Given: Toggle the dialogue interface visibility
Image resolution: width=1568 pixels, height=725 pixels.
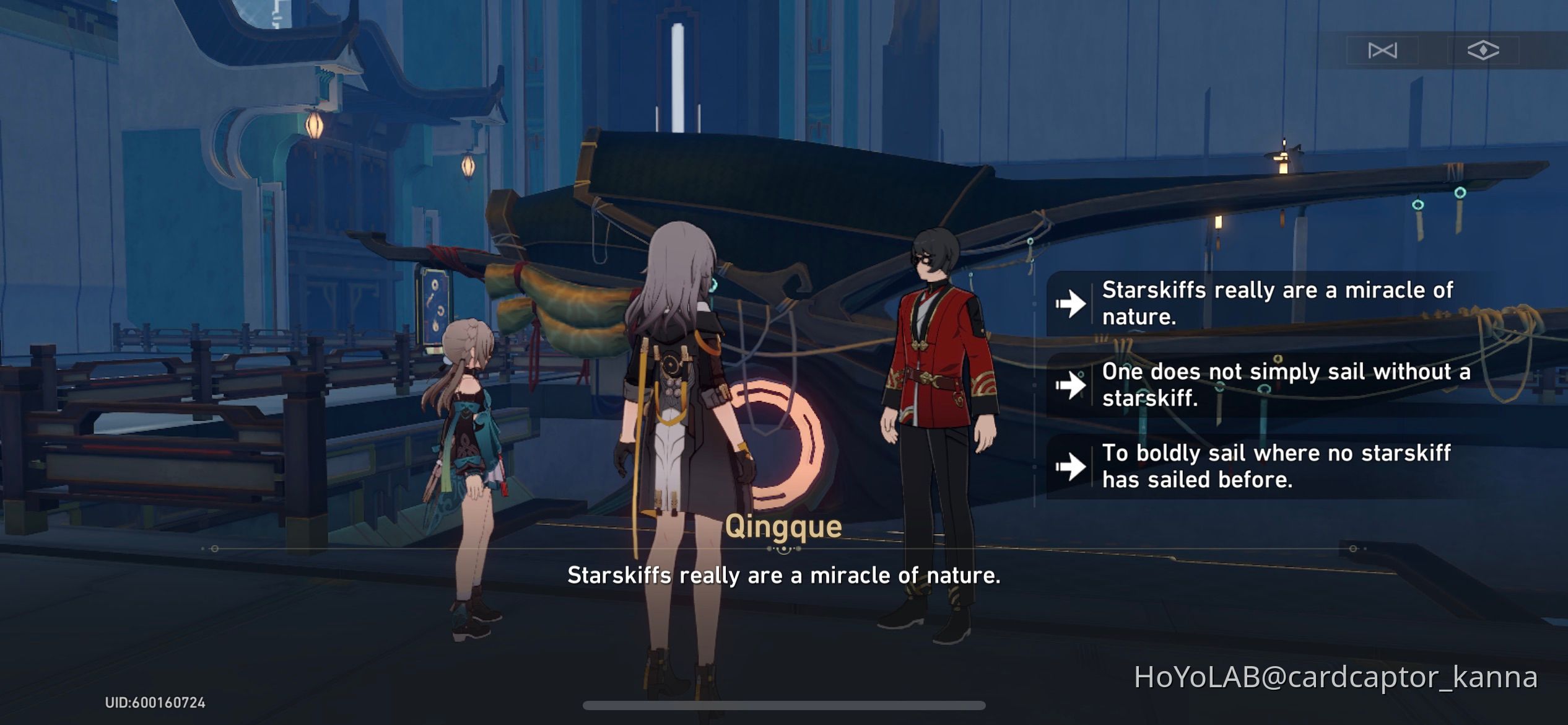Looking at the screenshot, I should [x=1483, y=51].
